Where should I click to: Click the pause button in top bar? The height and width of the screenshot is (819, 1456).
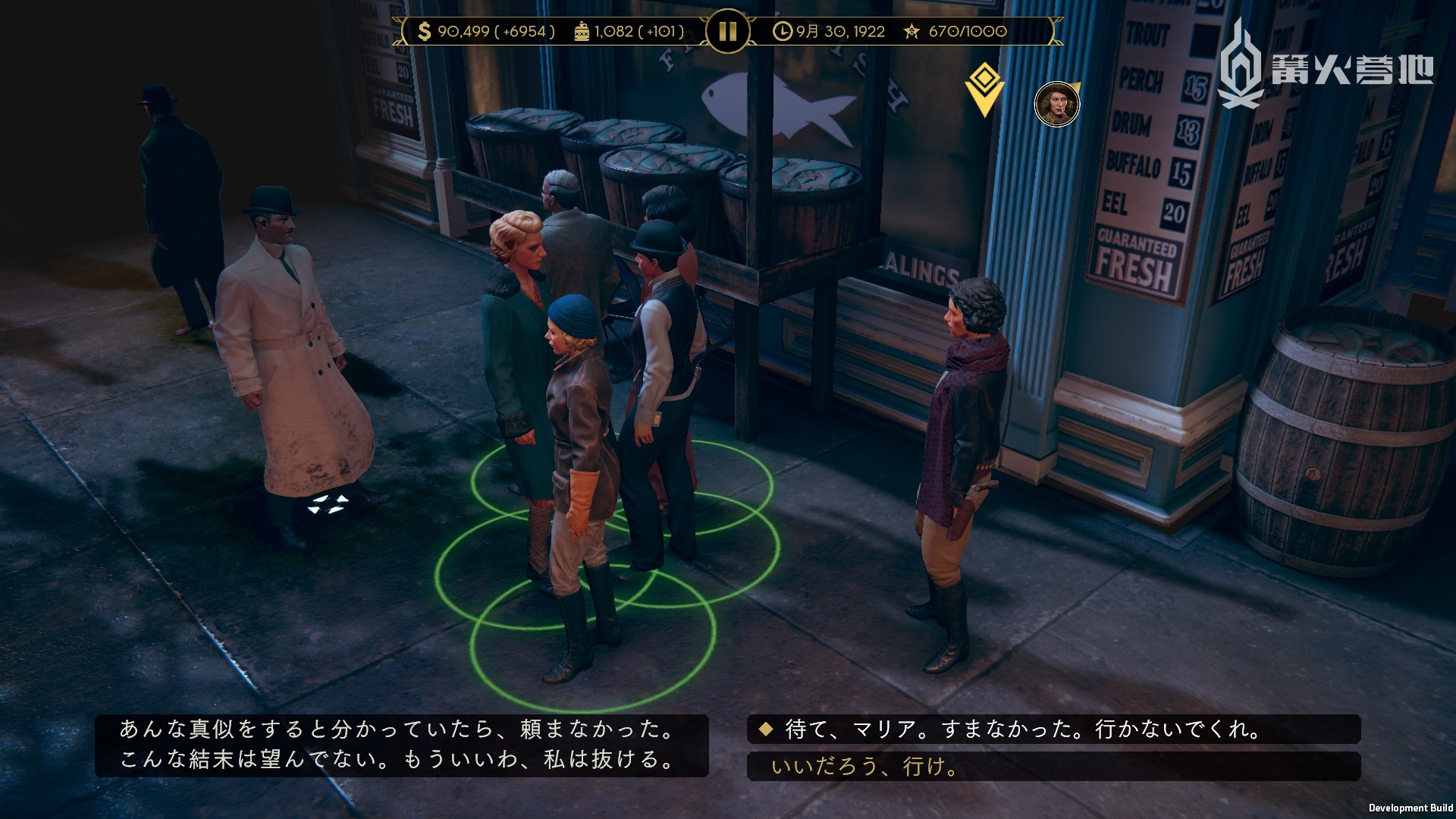click(727, 32)
